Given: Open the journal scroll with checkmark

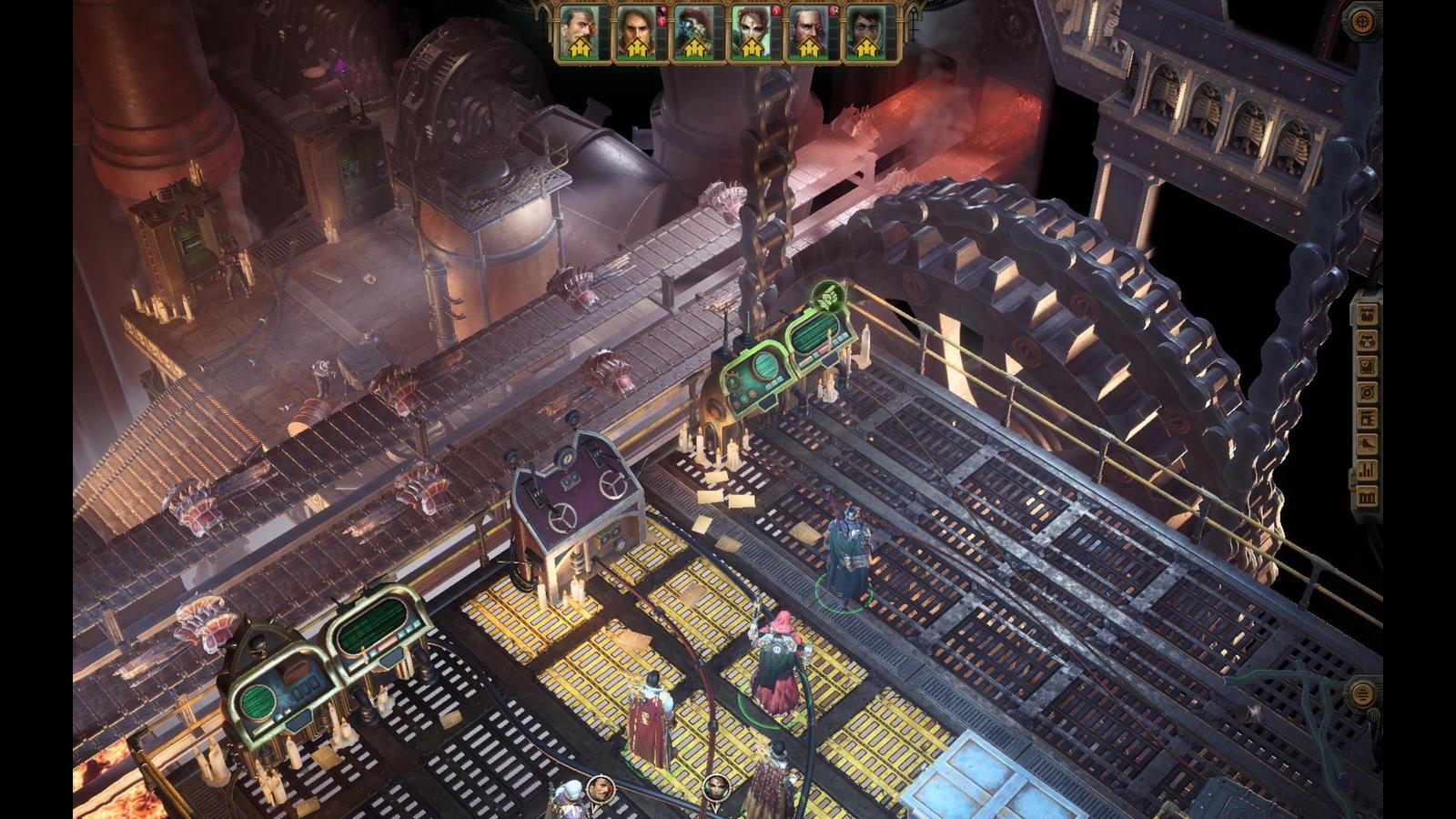Looking at the screenshot, I should [1366, 367].
